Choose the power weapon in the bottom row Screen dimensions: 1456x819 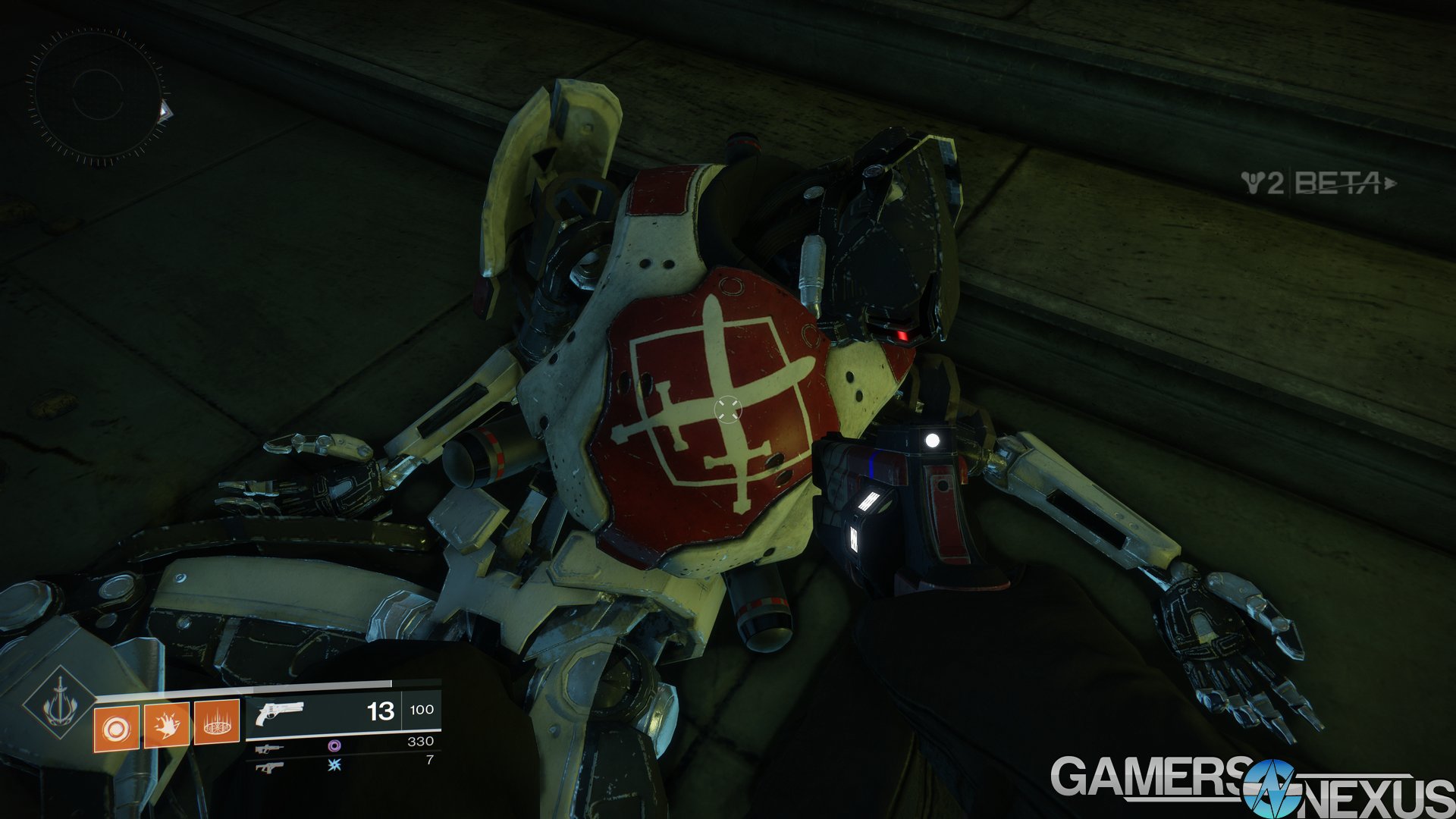point(269,767)
